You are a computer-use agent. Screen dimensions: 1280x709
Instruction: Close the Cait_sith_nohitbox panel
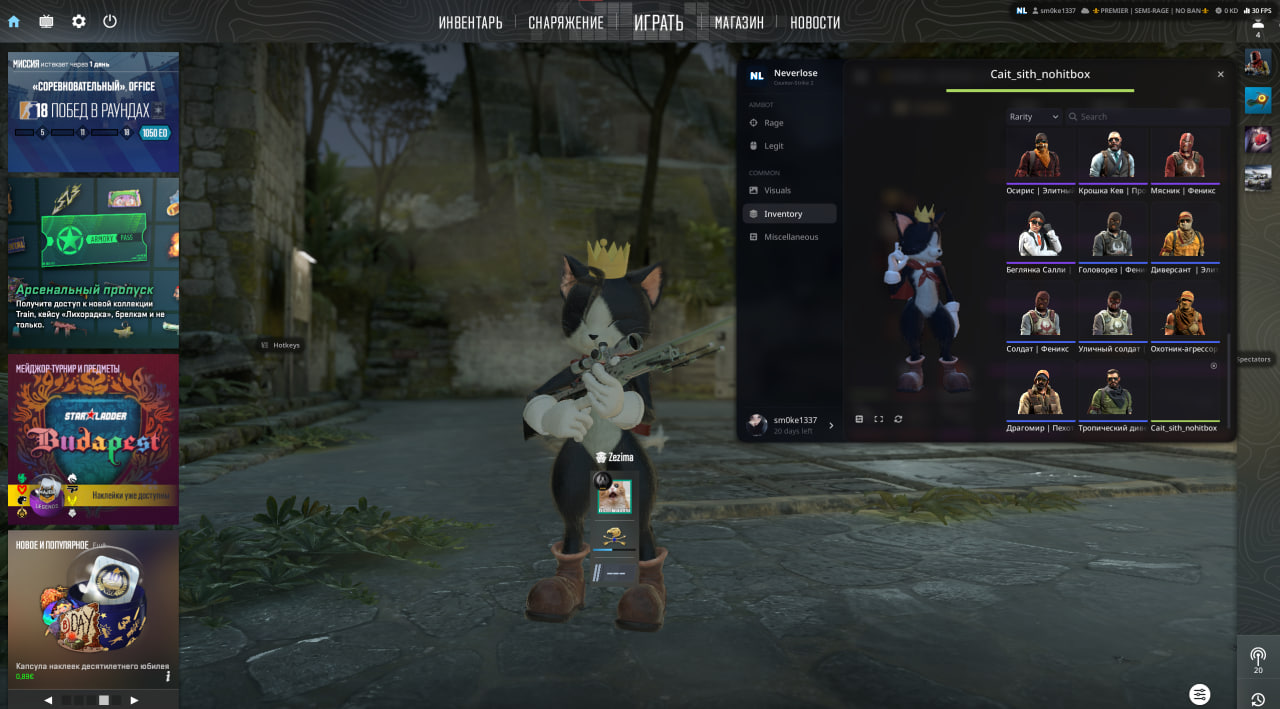[x=1220, y=75]
